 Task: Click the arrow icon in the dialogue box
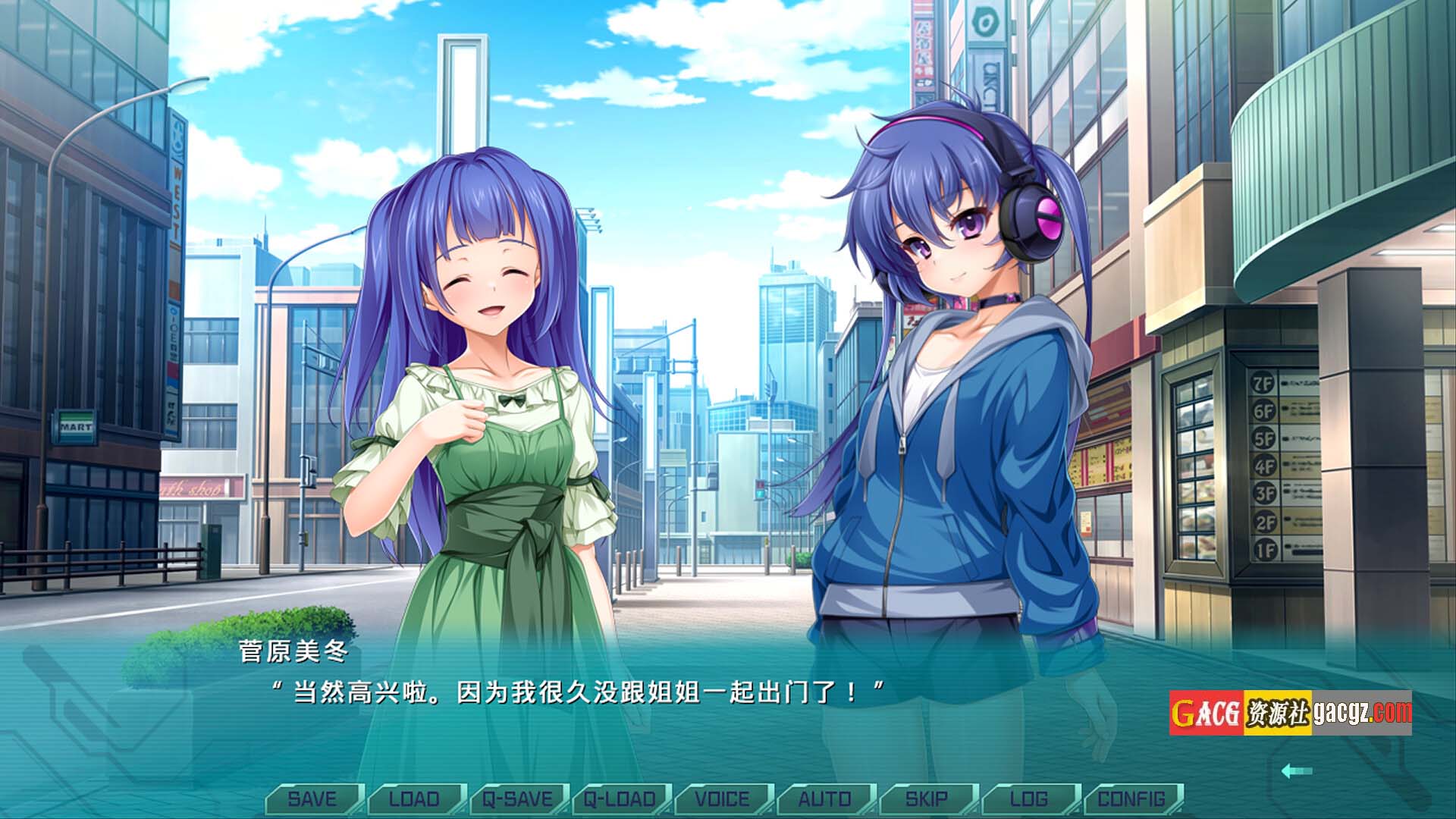(1296, 771)
